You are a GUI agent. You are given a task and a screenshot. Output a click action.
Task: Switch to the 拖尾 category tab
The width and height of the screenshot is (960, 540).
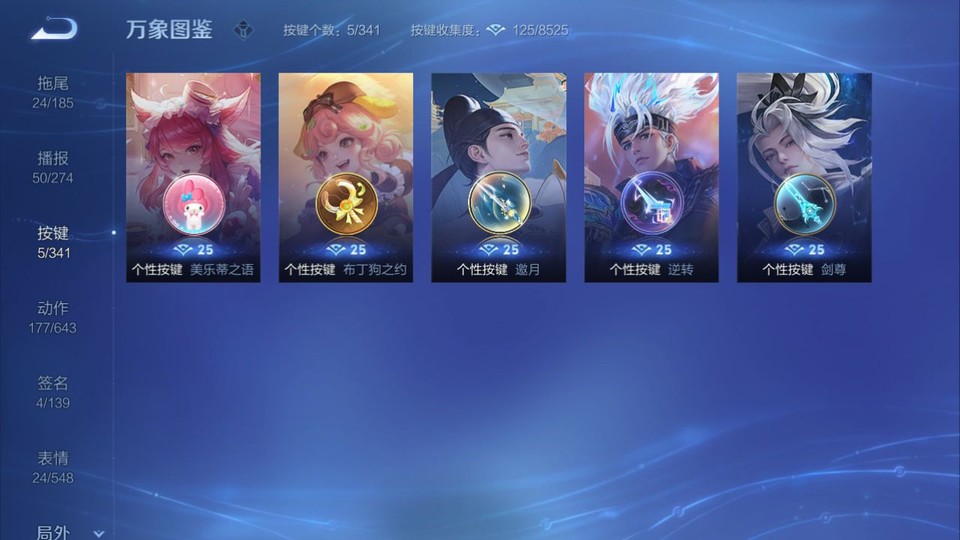click(x=53, y=91)
